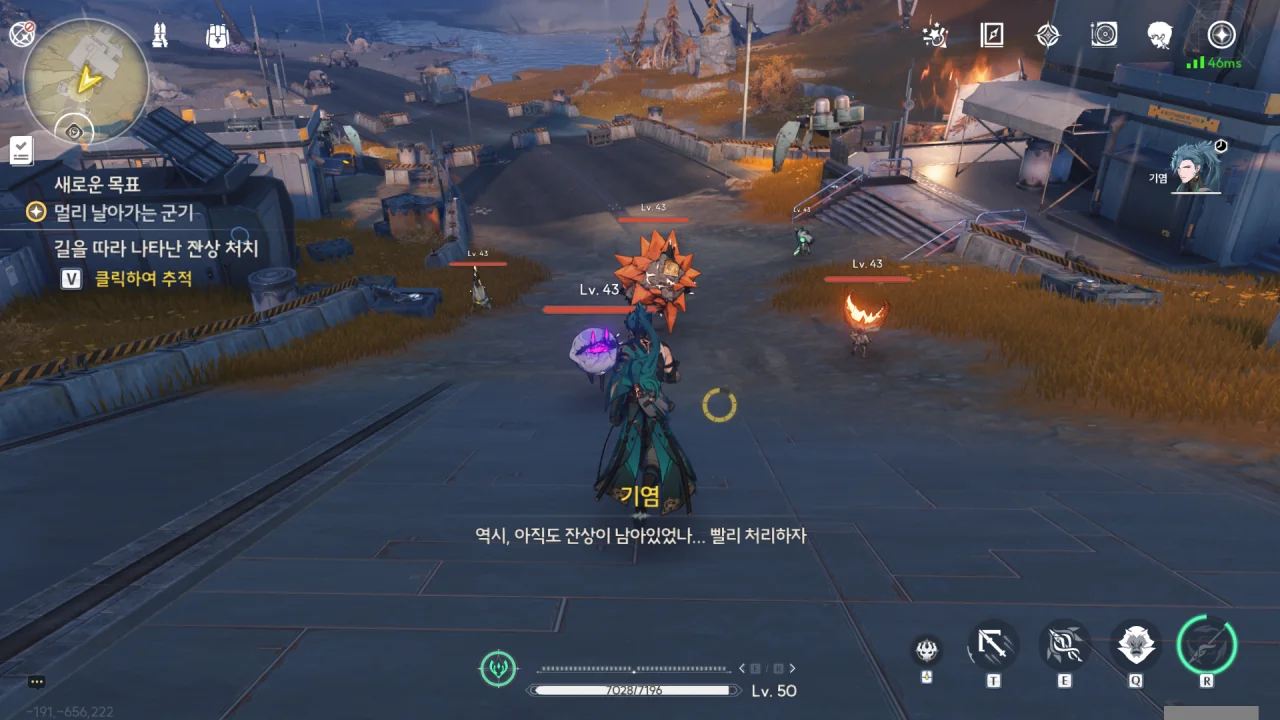Open the chat bubble icon
This screenshot has height=720, width=1280.
pyautogui.click(x=37, y=682)
